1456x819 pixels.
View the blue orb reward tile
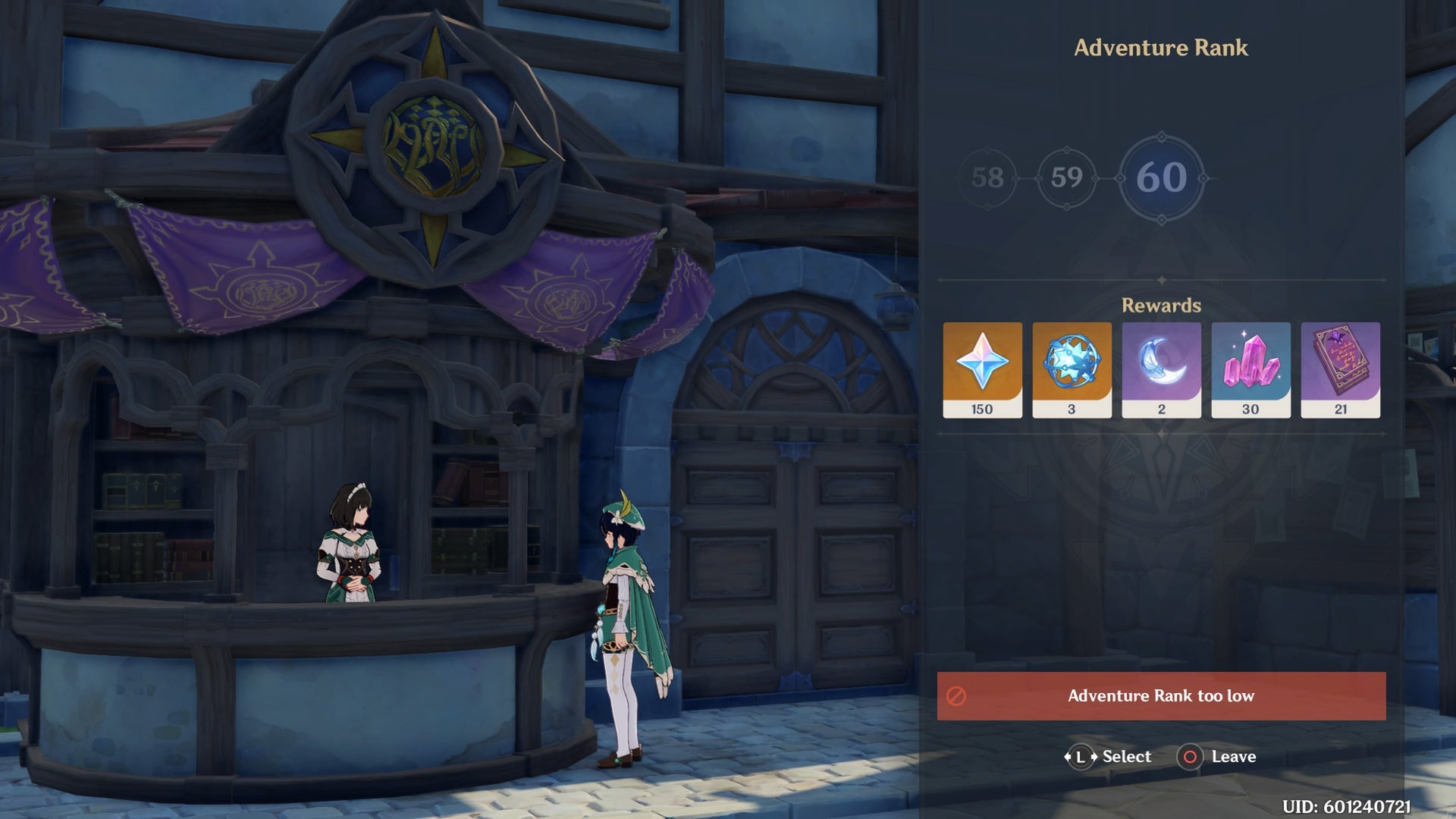pos(1072,369)
